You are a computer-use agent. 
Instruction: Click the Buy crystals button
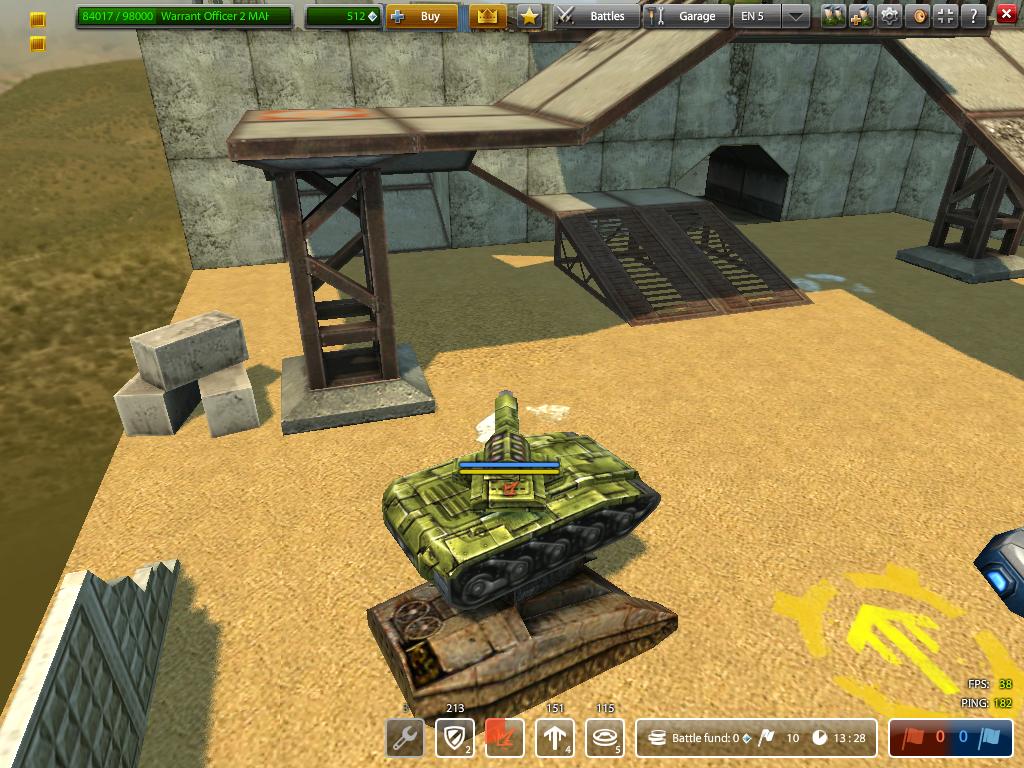click(x=421, y=16)
